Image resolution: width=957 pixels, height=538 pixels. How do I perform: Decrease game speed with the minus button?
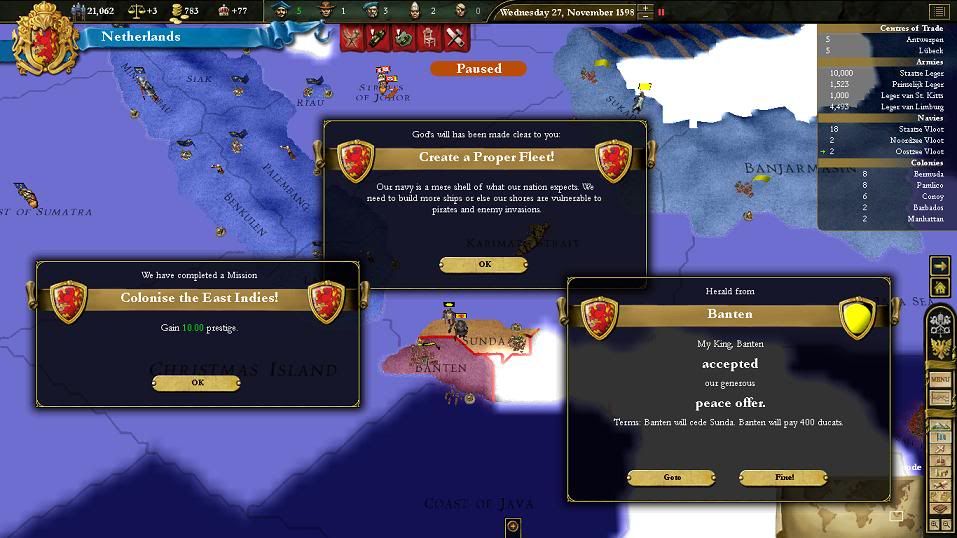coord(645,18)
